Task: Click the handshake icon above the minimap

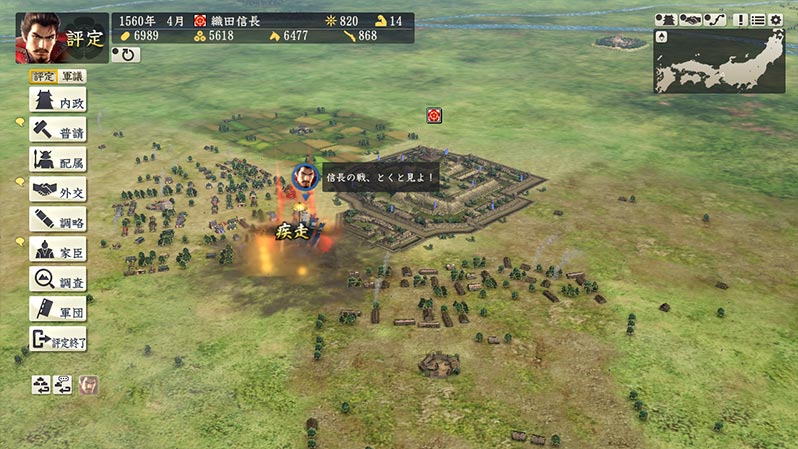Action: tap(691, 19)
